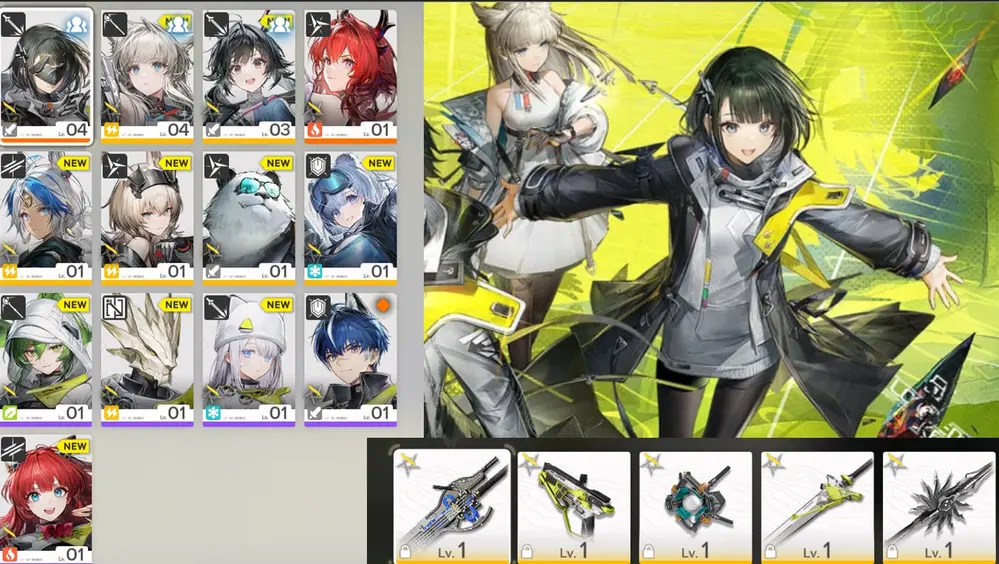Image resolution: width=999 pixels, height=564 pixels.
Task: Select the dark spiked lance weapon slot
Action: 938,506
